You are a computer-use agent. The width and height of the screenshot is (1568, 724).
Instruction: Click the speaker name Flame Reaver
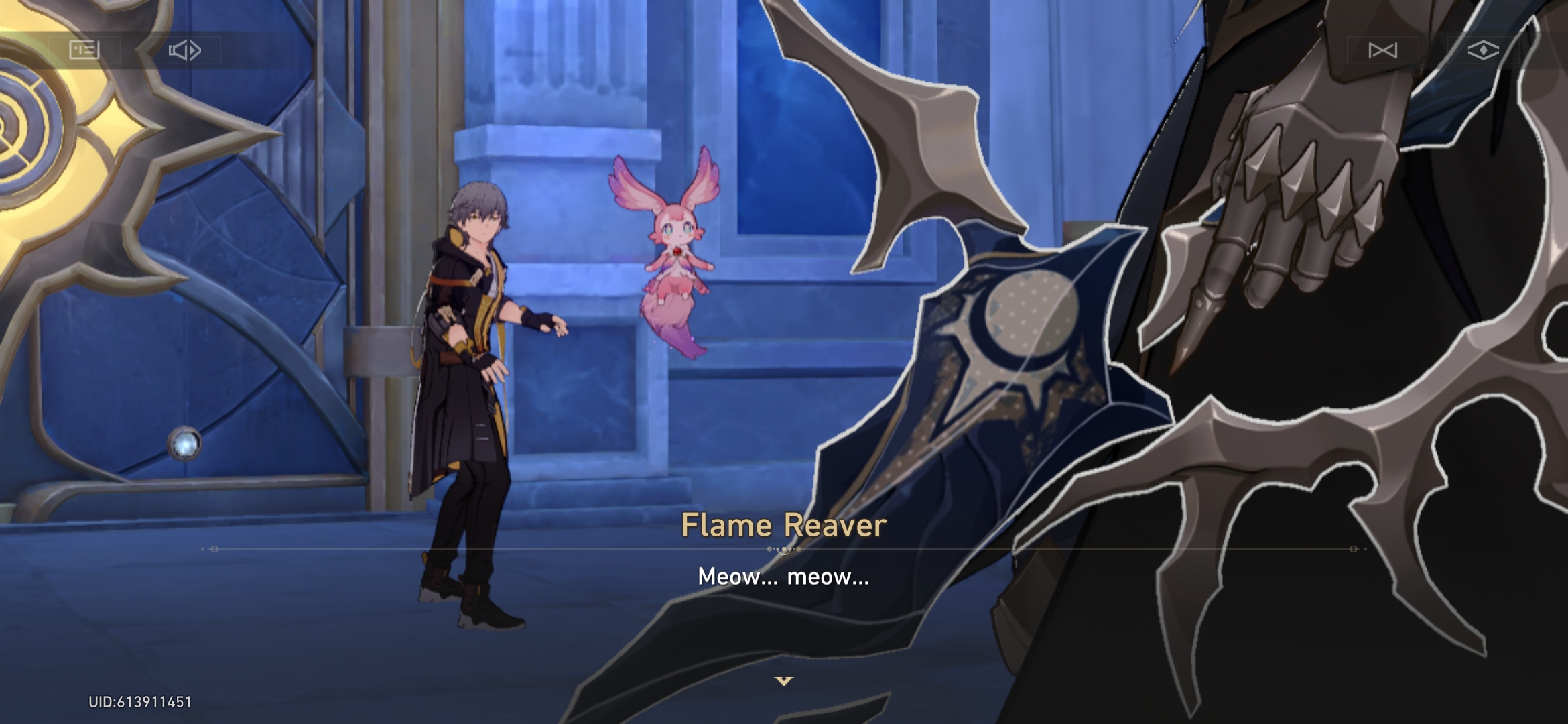(781, 527)
